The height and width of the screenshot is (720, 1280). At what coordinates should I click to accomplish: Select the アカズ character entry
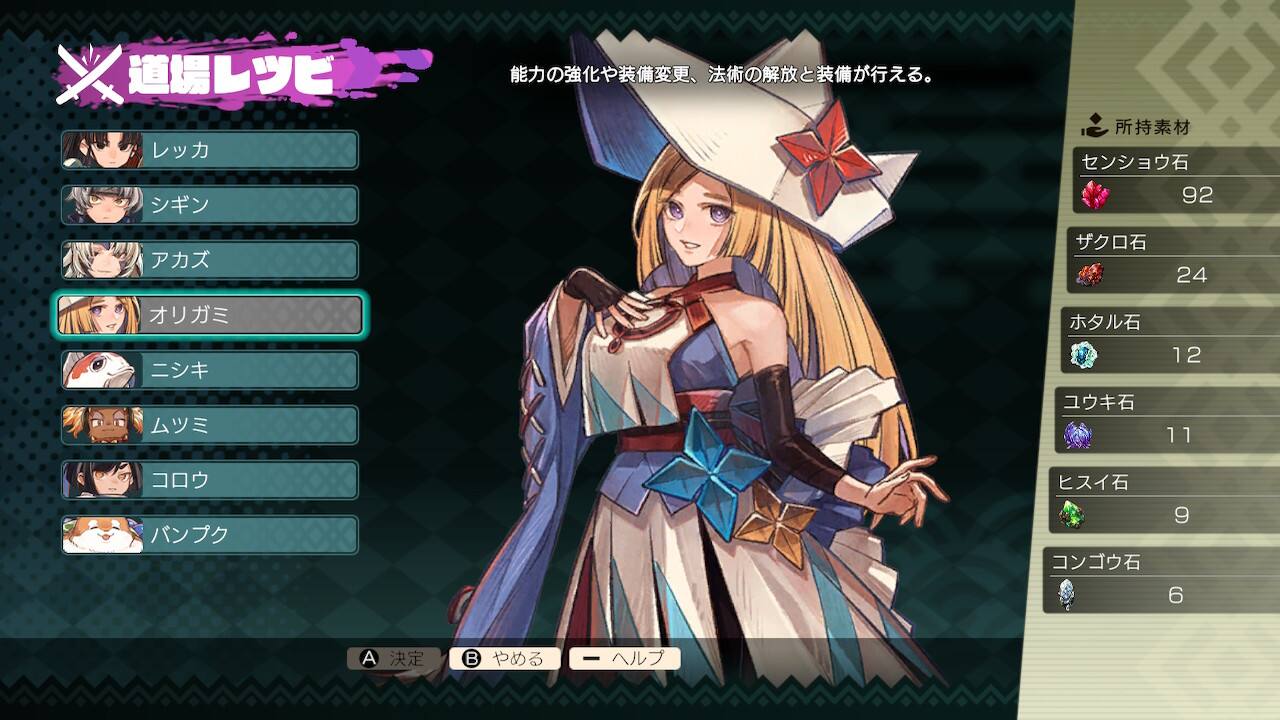[210, 260]
